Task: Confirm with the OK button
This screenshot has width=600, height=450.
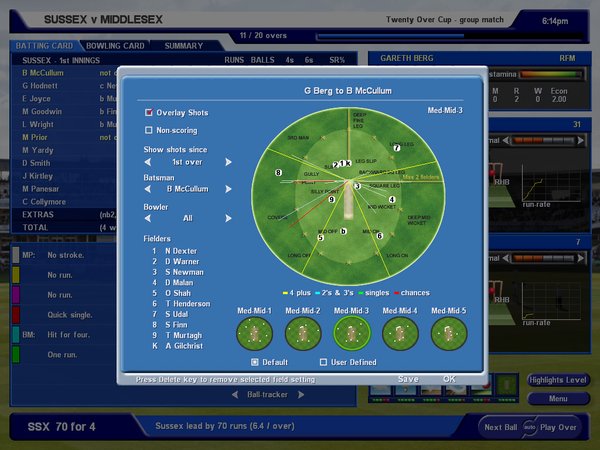Action: 449,379
